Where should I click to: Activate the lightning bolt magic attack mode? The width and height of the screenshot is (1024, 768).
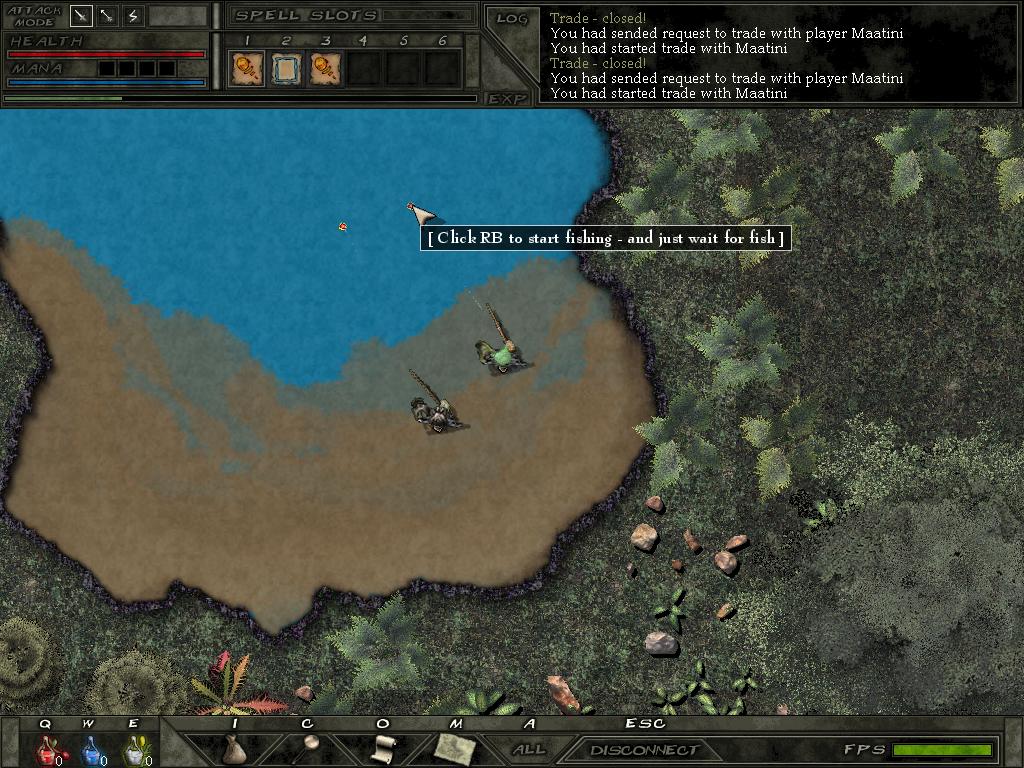[x=133, y=16]
